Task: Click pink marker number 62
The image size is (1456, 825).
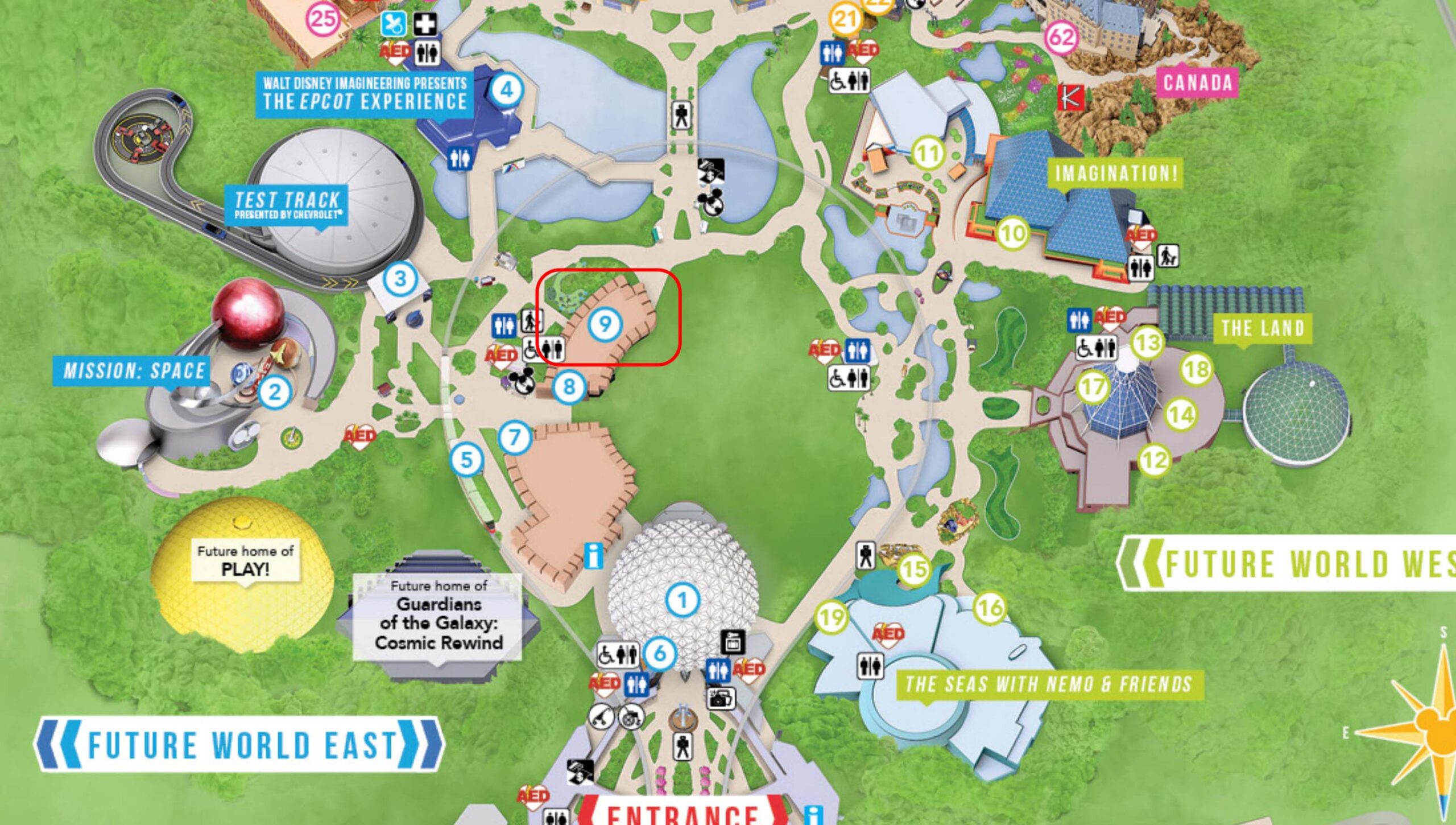Action: click(1061, 38)
